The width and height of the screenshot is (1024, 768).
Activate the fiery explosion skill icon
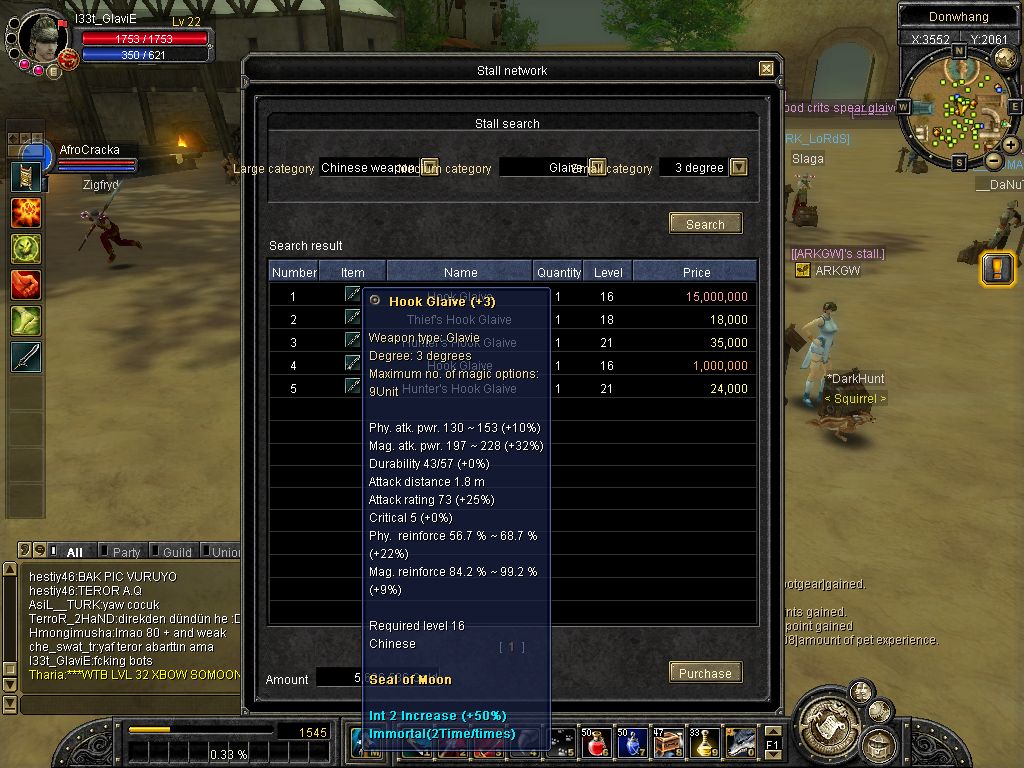[26, 213]
